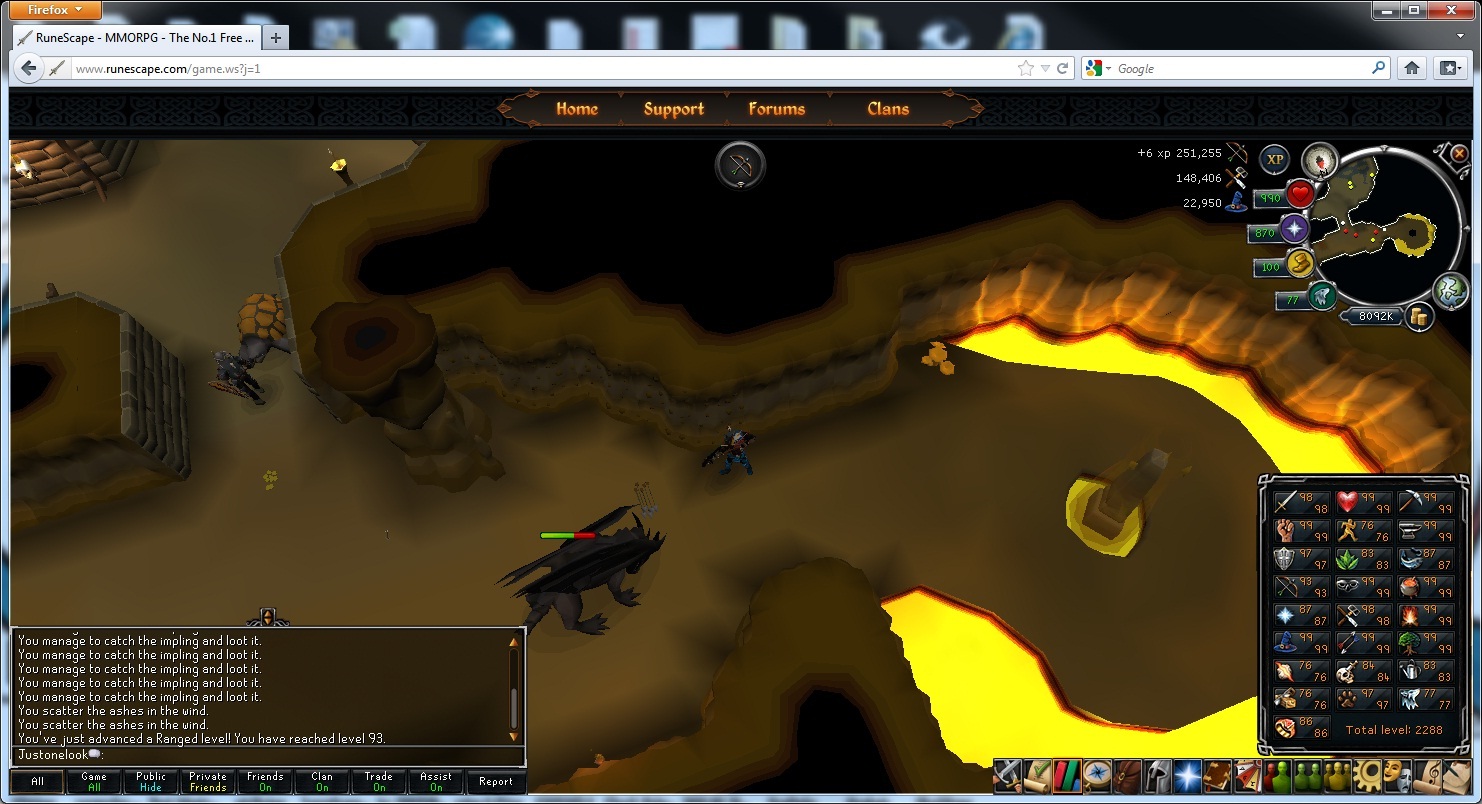This screenshot has width=1482, height=804.
Task: Open the backpack inventory tab
Action: point(1129,776)
